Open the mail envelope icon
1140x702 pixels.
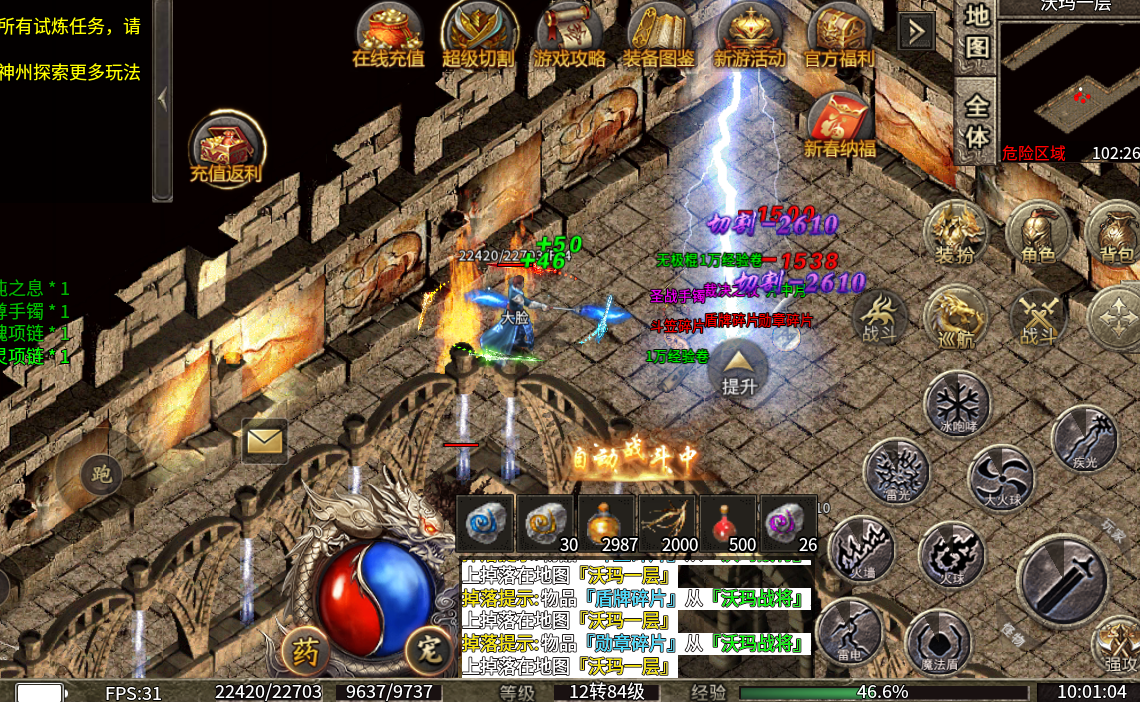click(x=264, y=440)
